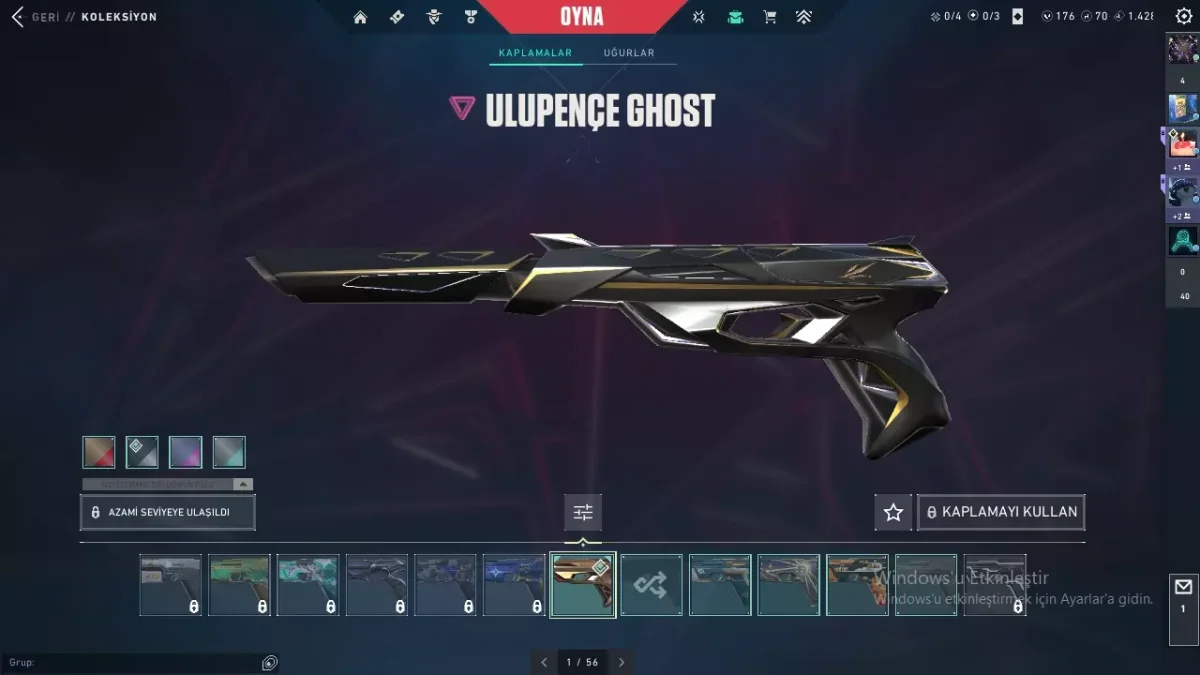Image resolution: width=1200 pixels, height=675 pixels.
Task: Mark this skin as favorite with the star
Action: (x=893, y=512)
